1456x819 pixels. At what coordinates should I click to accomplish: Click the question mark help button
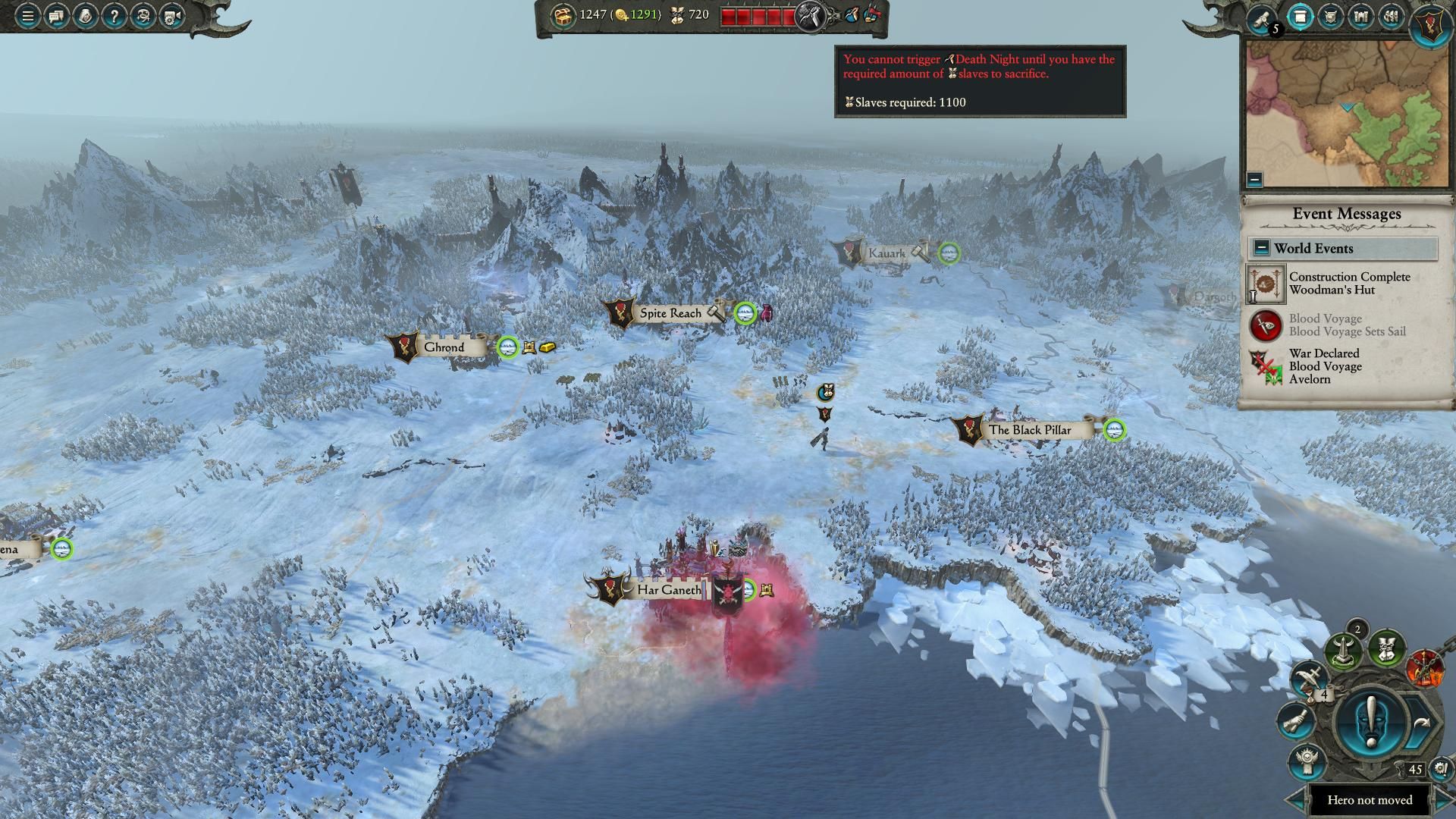(x=114, y=16)
